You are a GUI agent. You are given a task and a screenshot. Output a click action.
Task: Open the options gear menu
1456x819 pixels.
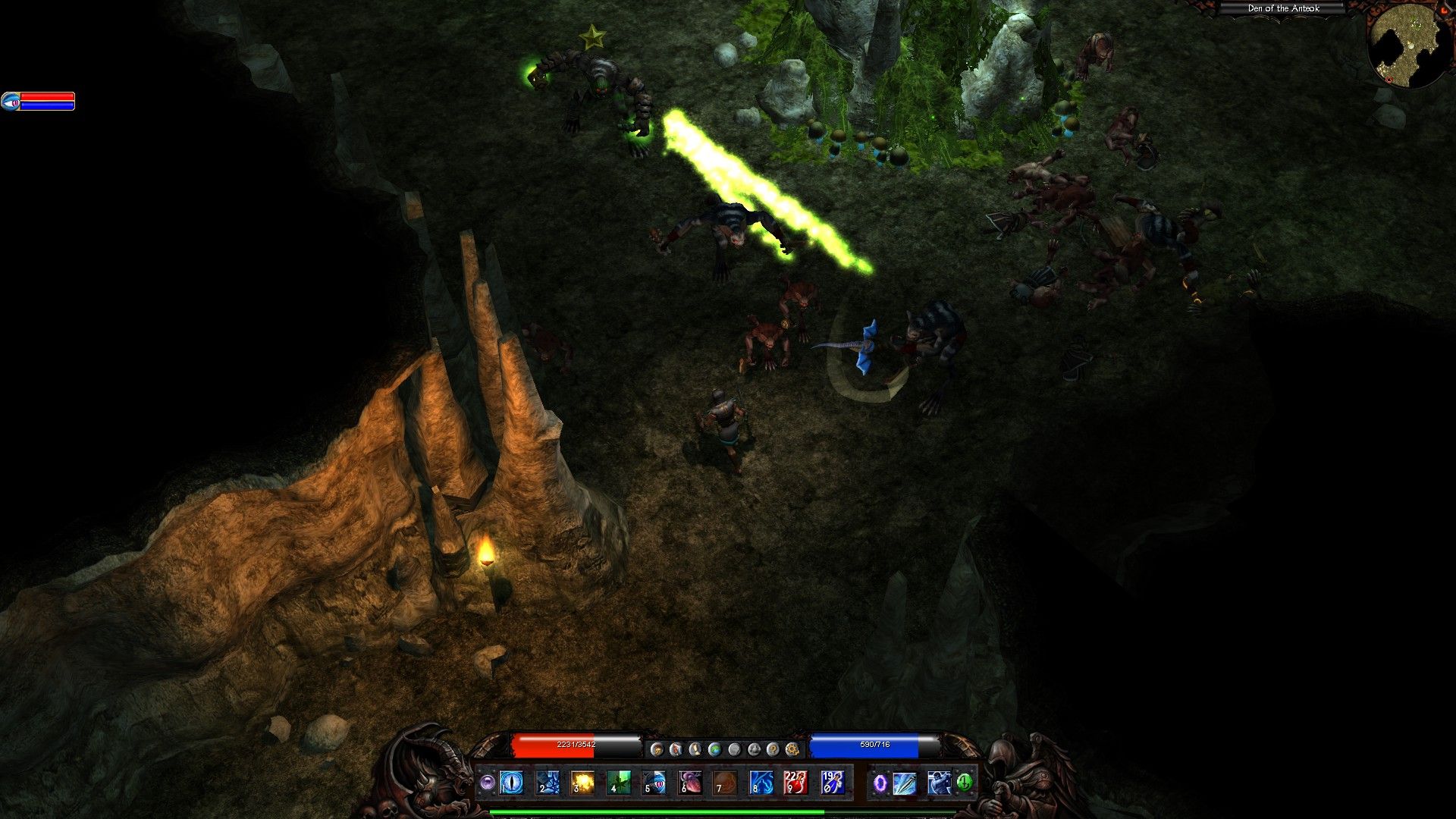(x=792, y=749)
